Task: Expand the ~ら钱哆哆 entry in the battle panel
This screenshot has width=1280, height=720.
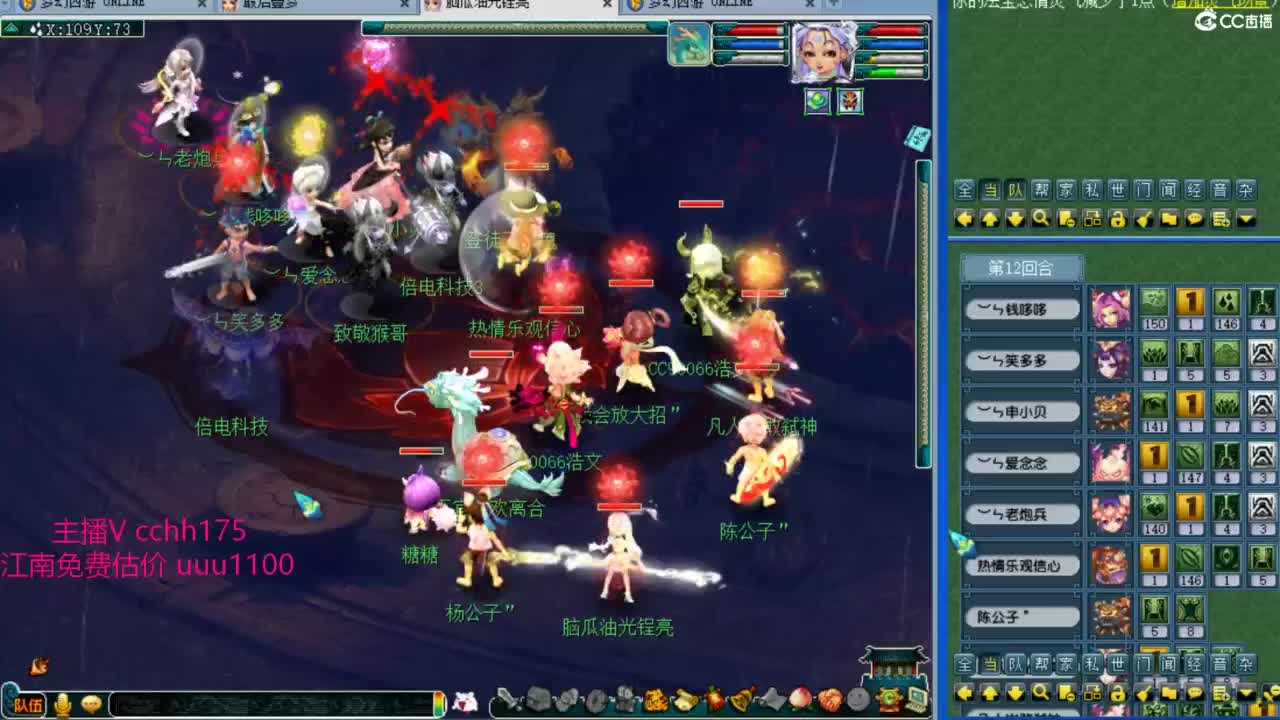Action: [x=1022, y=308]
